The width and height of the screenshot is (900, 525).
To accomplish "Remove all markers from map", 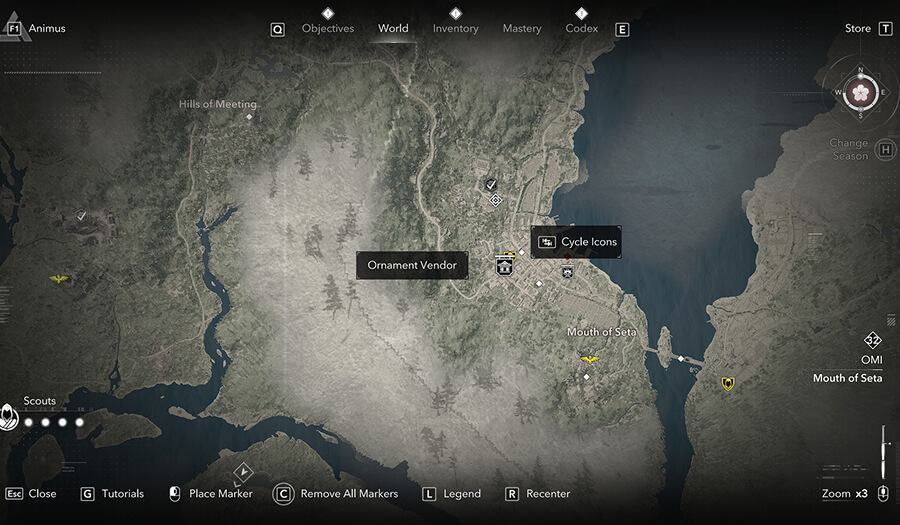I will click(349, 494).
